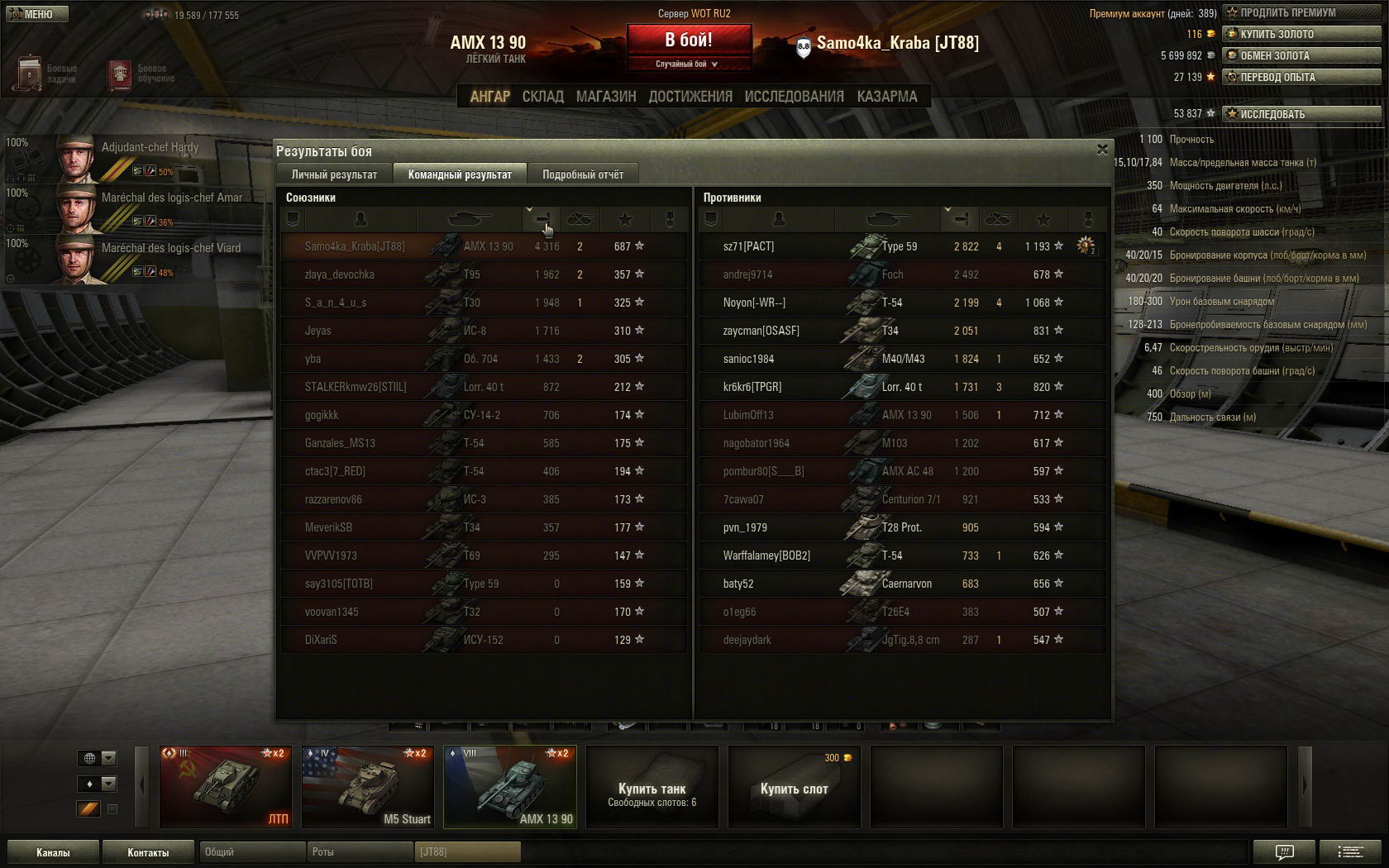Open the Обмен золота exchange
The image size is (1389, 868).
[x=1301, y=55]
